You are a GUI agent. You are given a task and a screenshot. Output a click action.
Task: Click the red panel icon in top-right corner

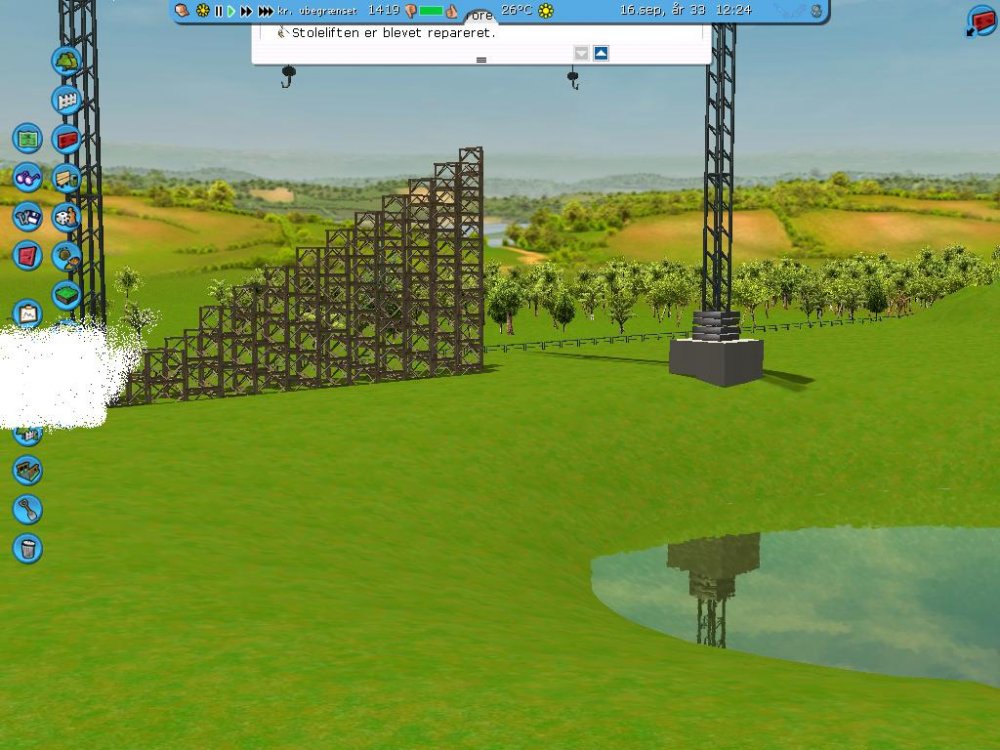click(x=981, y=20)
